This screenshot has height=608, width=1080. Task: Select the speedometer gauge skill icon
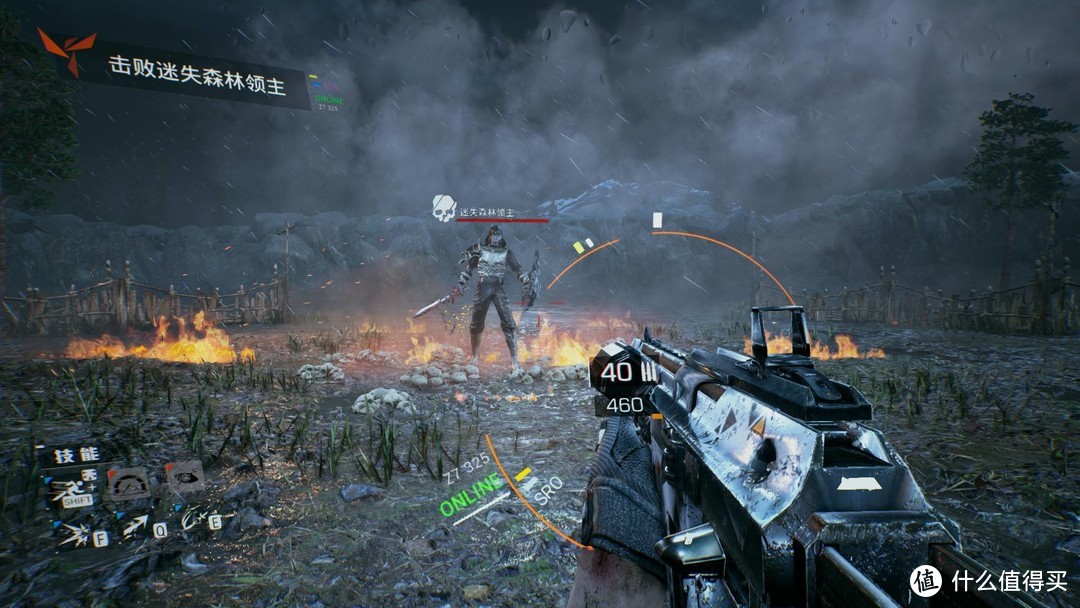click(x=127, y=482)
